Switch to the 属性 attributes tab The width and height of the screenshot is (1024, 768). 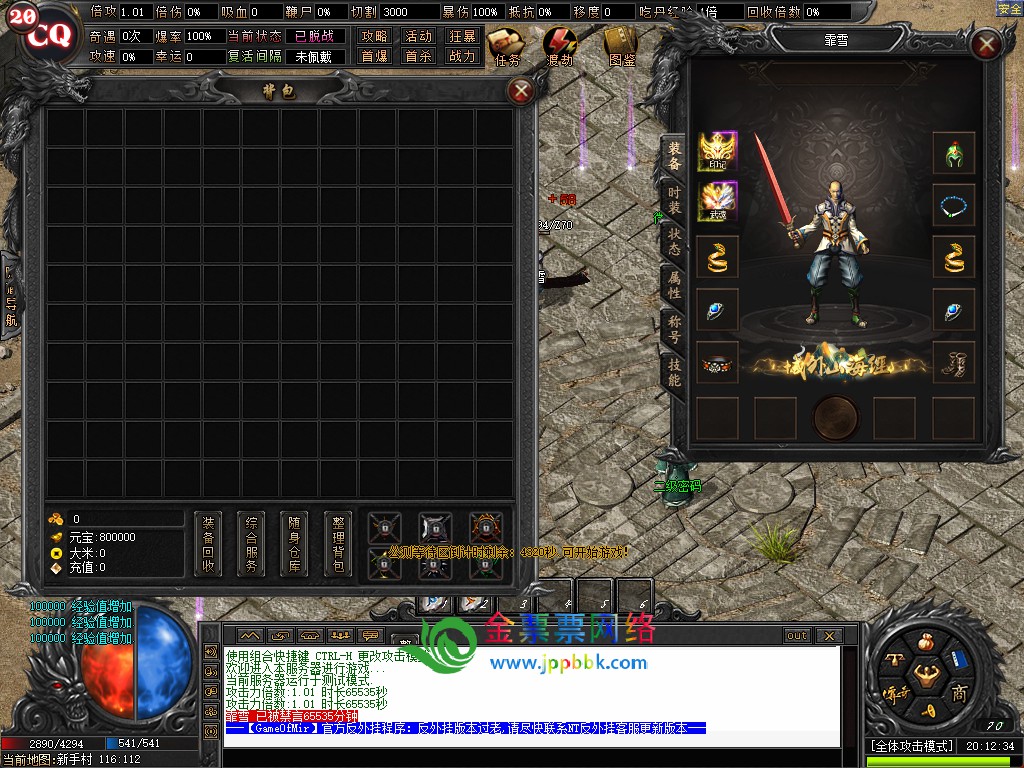(674, 285)
